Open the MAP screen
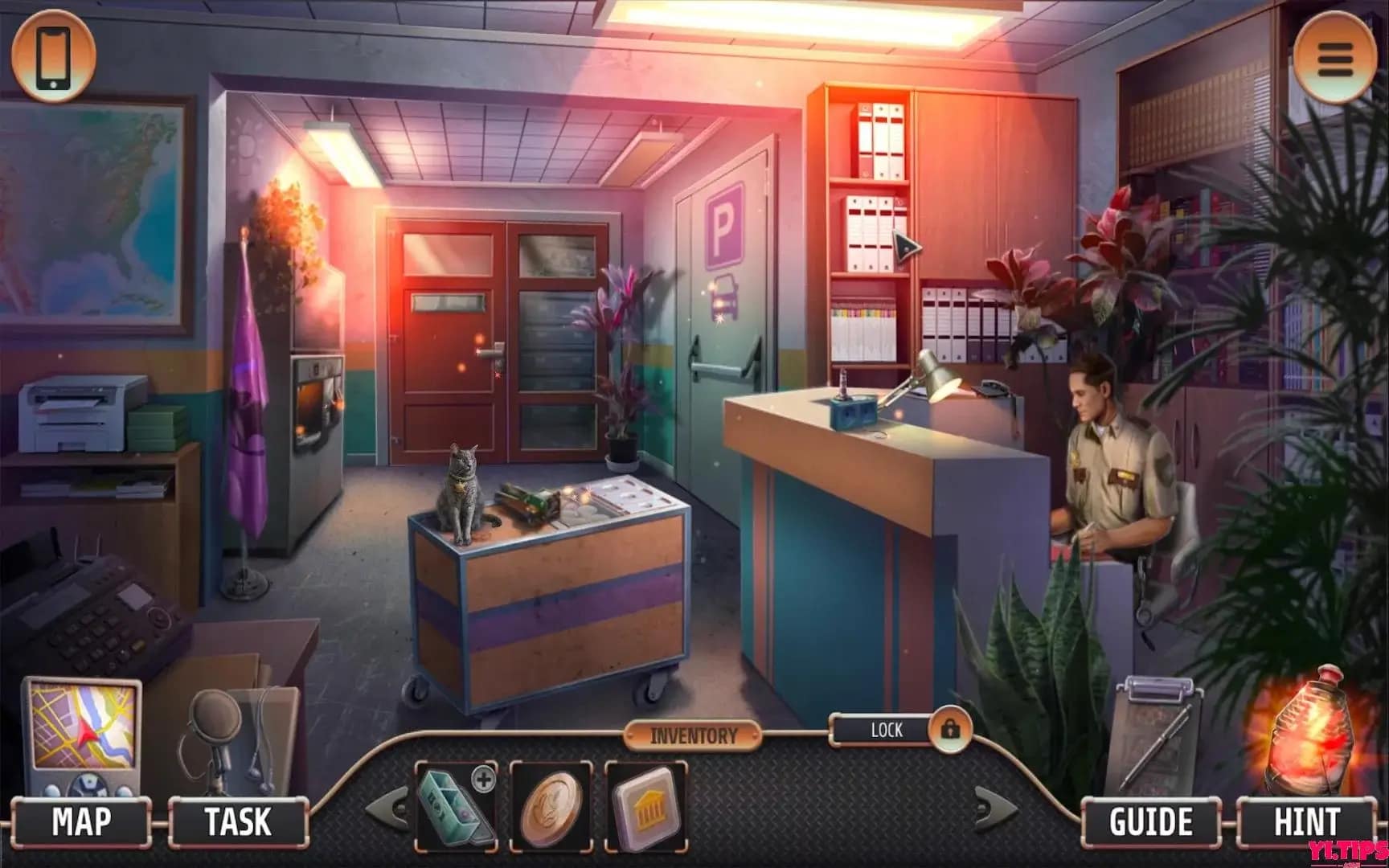Image resolution: width=1389 pixels, height=868 pixels. [x=80, y=821]
